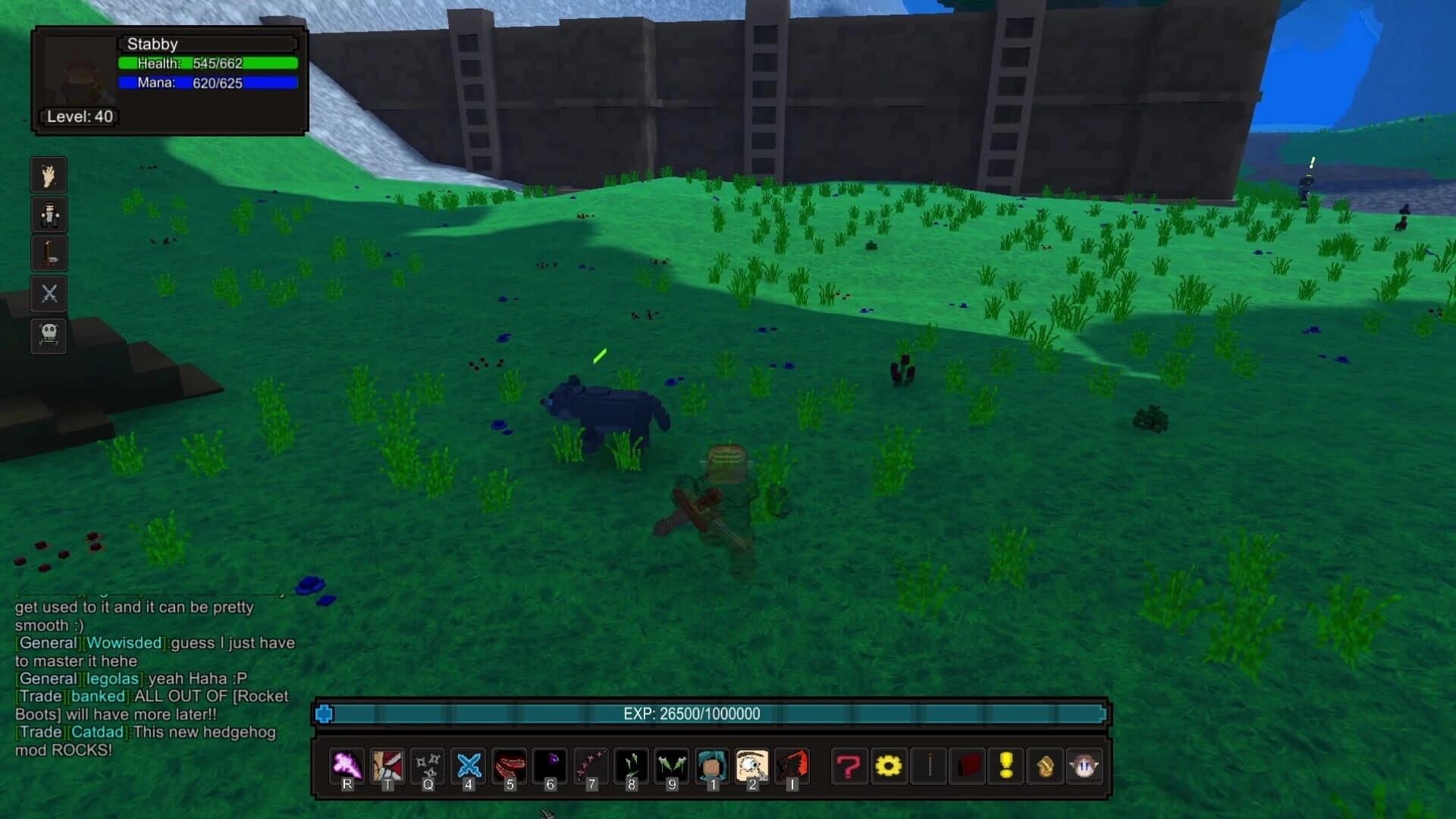Select the shuriken skill bound to Q

pos(427,766)
